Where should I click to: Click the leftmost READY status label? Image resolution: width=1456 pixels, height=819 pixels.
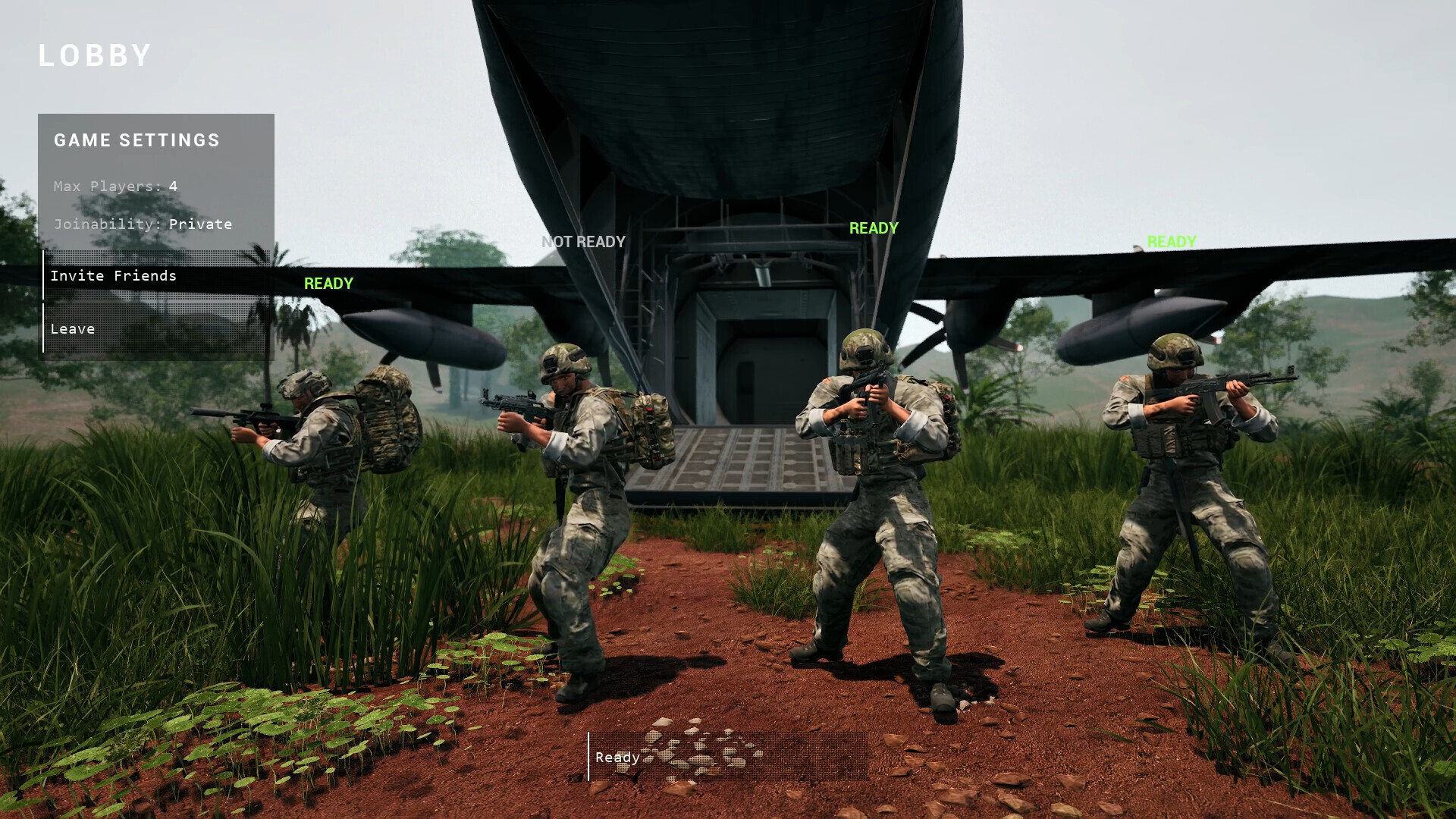tap(328, 284)
